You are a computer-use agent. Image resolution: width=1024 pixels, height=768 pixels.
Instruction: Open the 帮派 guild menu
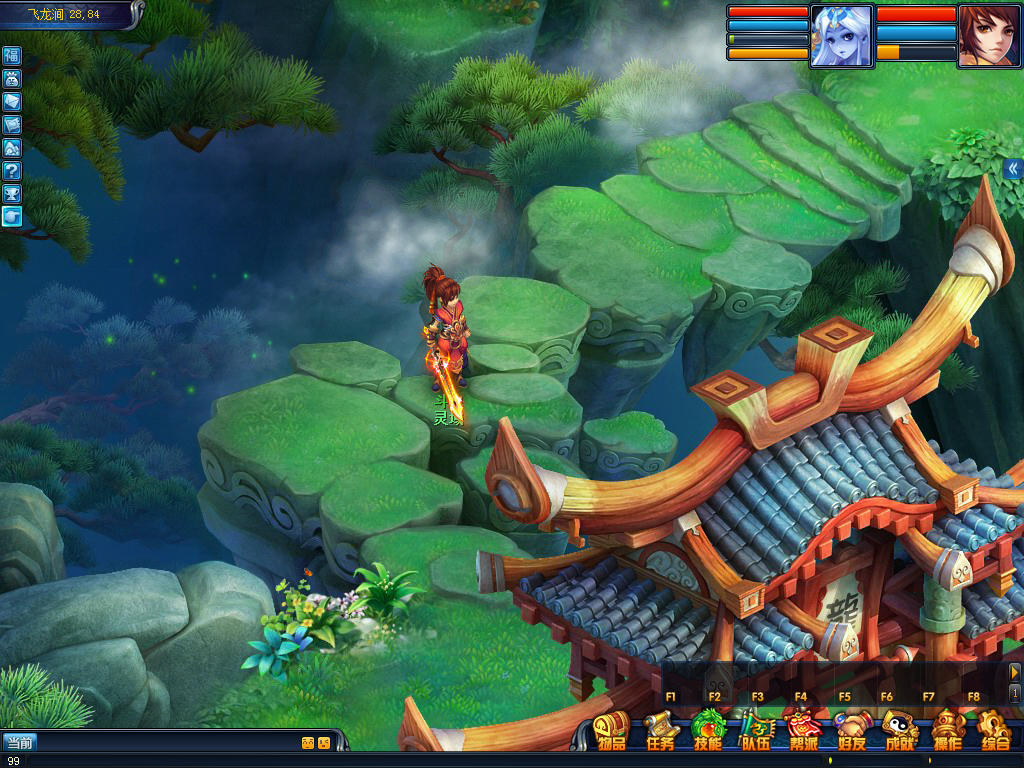802,730
